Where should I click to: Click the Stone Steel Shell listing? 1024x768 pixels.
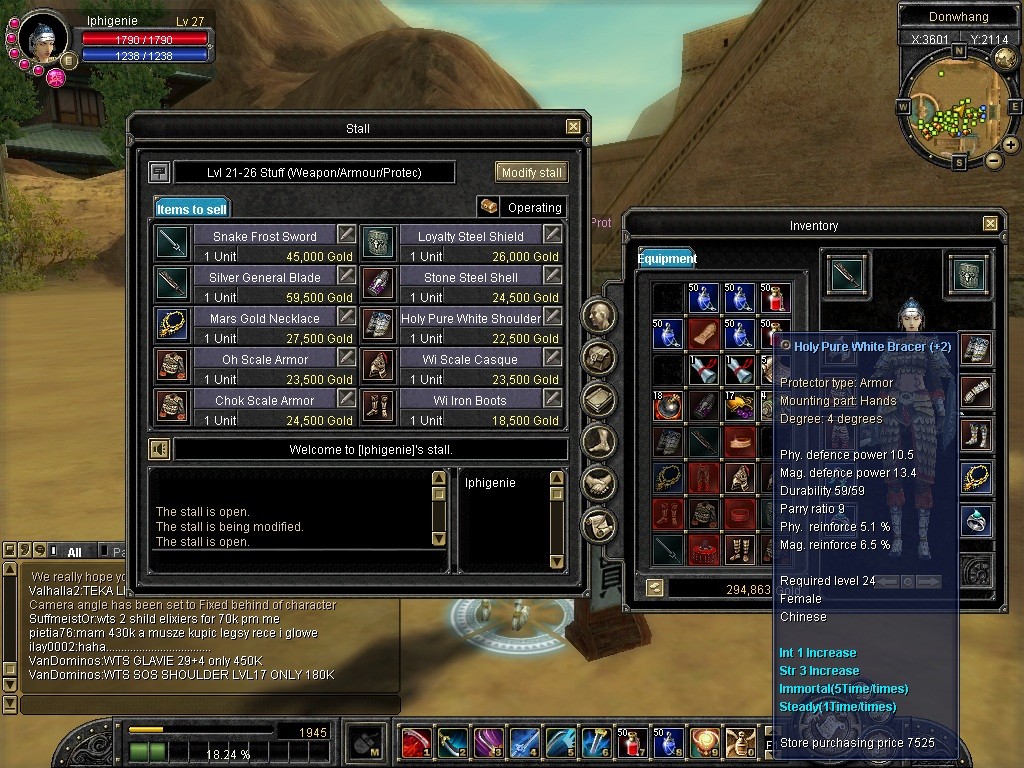pos(470,277)
